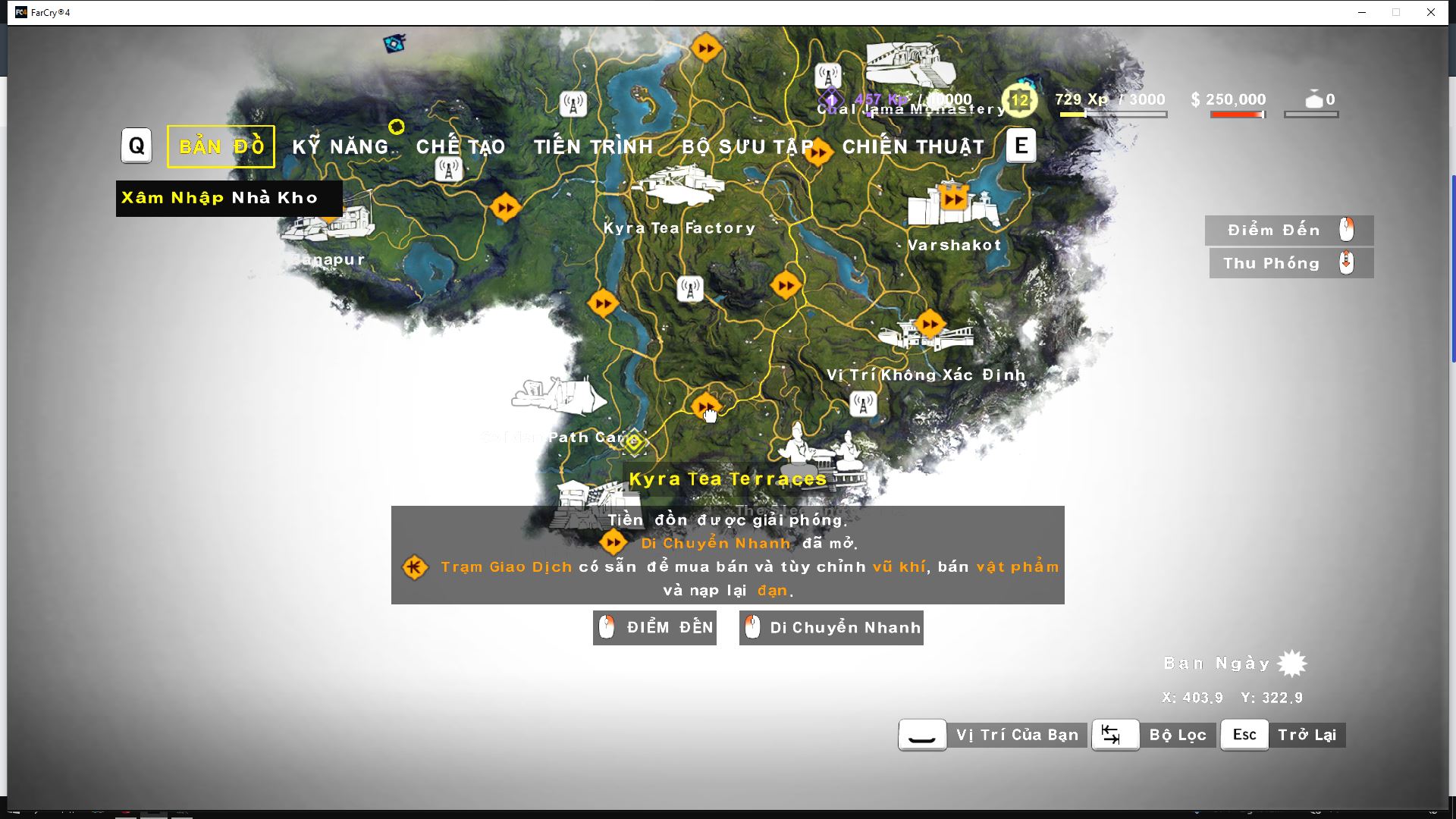Viewport: 1456px width, 819px height.
Task: Select the radio tower near Vị Trí Không Xác Định
Action: click(864, 404)
